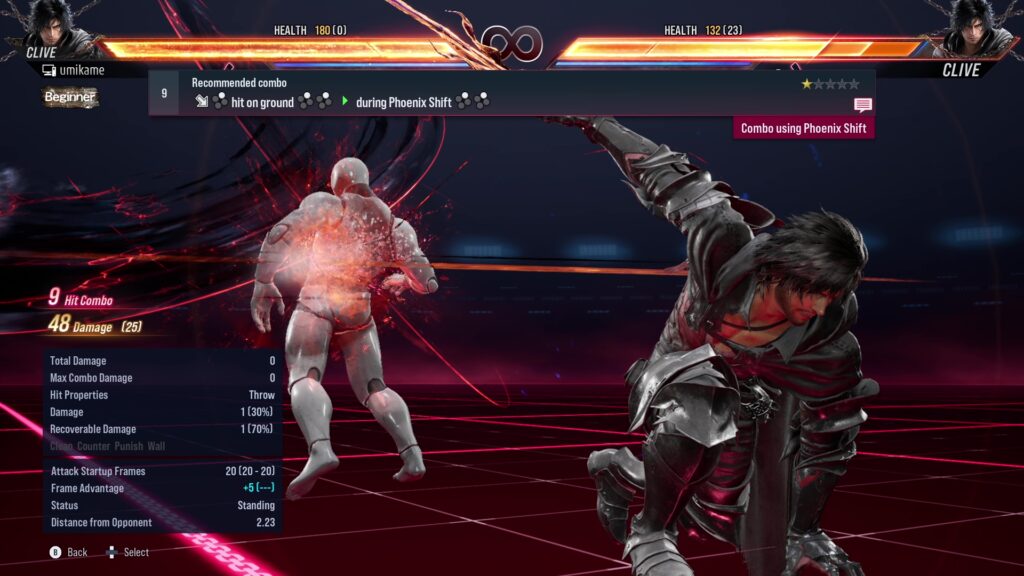Click the Beginner rank badge
Viewport: 1024px width, 576px height.
click(x=70, y=97)
